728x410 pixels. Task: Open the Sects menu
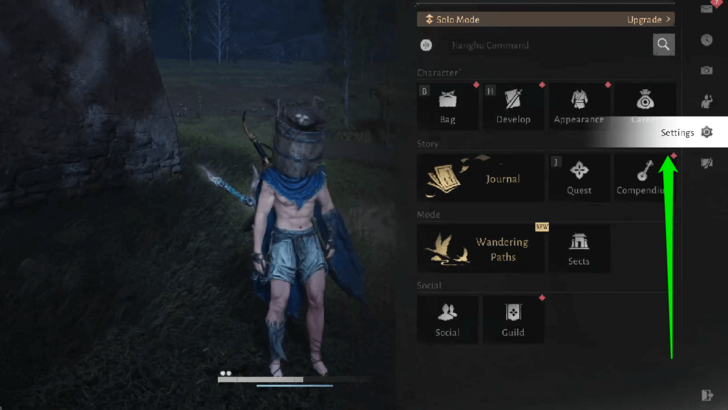pos(578,248)
